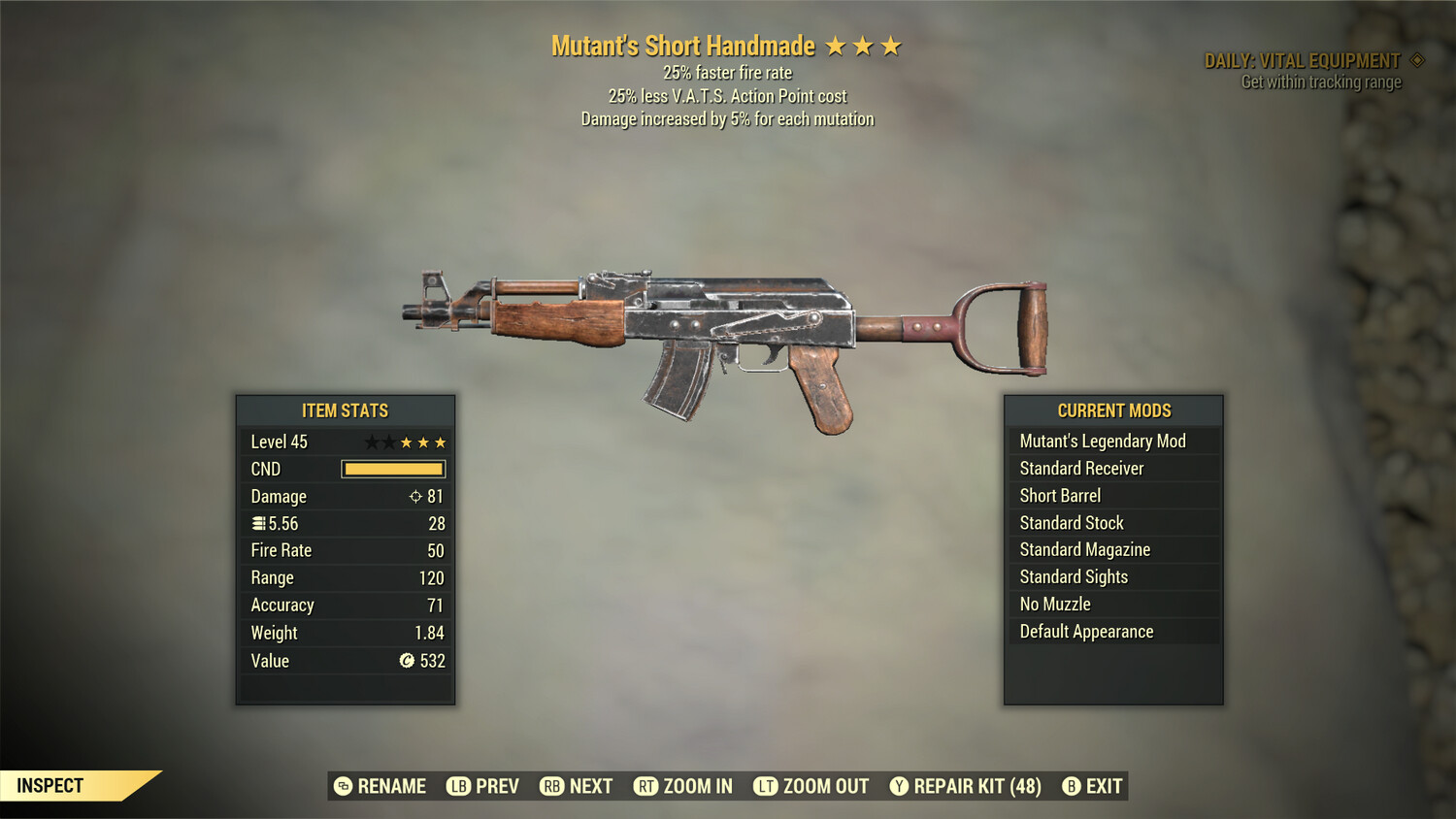Click the RT button icon for Zoom In
This screenshot has height=819, width=1456.
646,786
